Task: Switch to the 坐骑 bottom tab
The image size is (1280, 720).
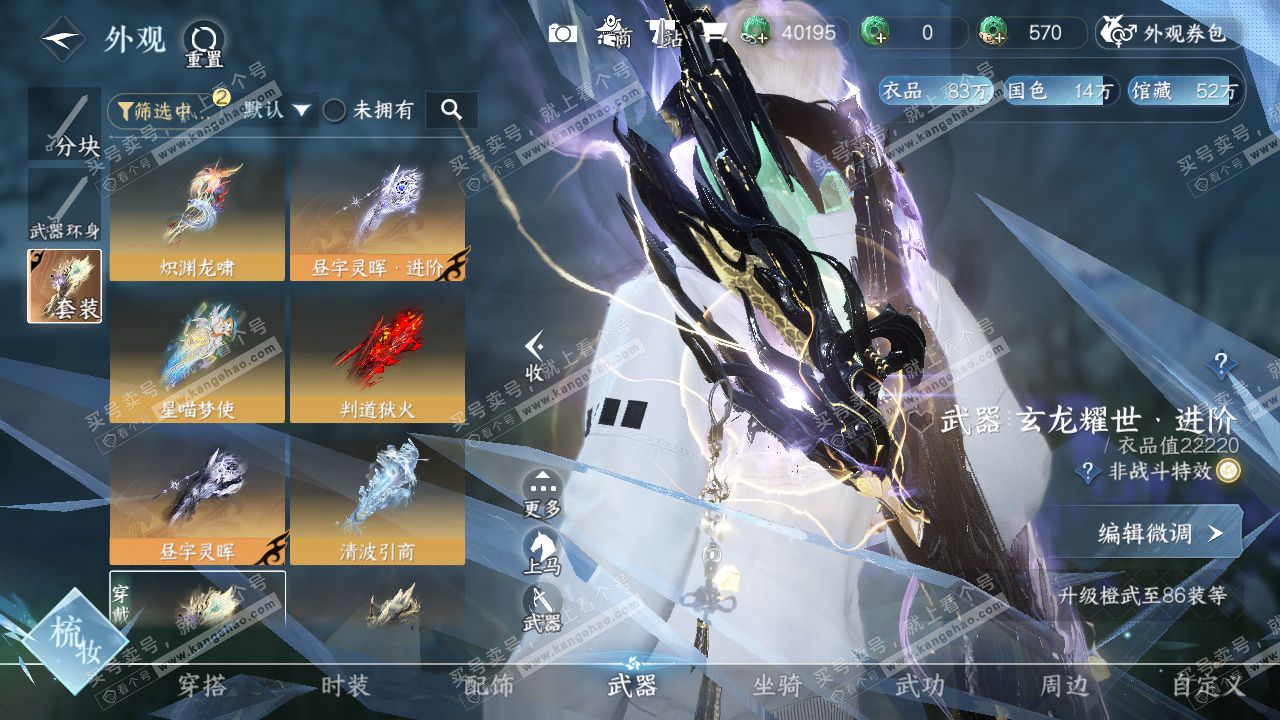Action: pos(777,686)
